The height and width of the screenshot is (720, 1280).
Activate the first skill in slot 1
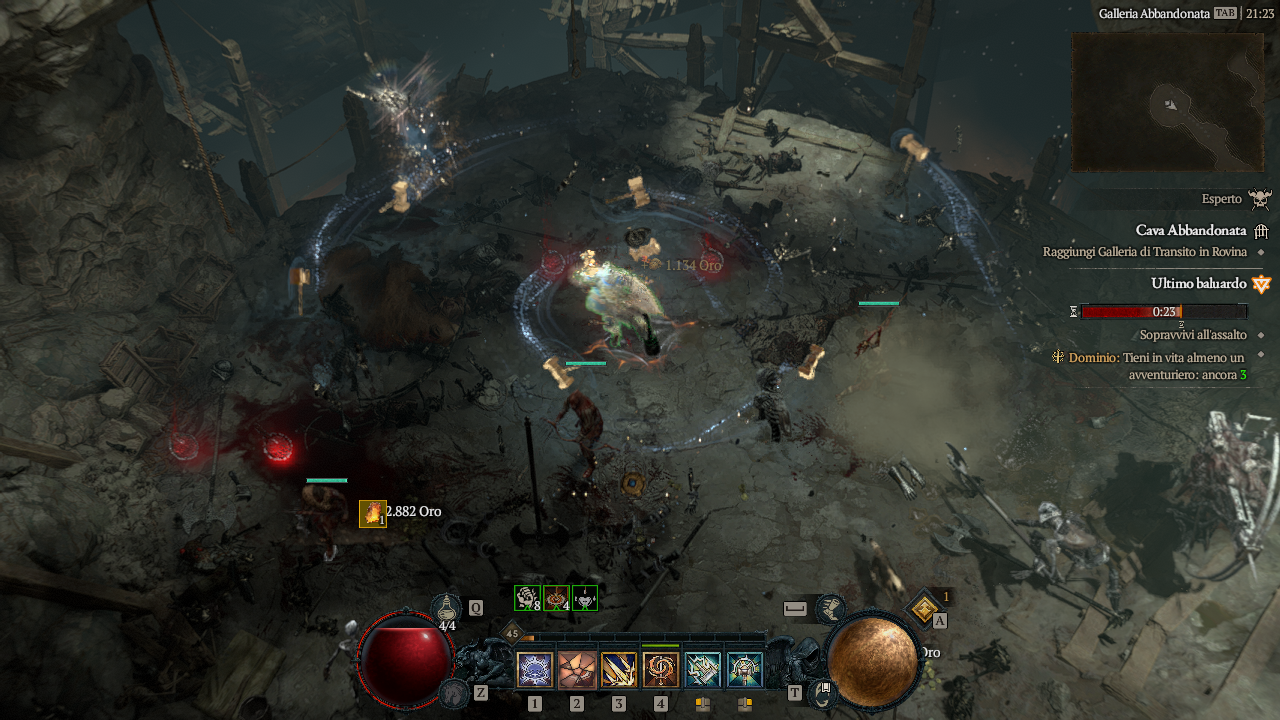535,670
